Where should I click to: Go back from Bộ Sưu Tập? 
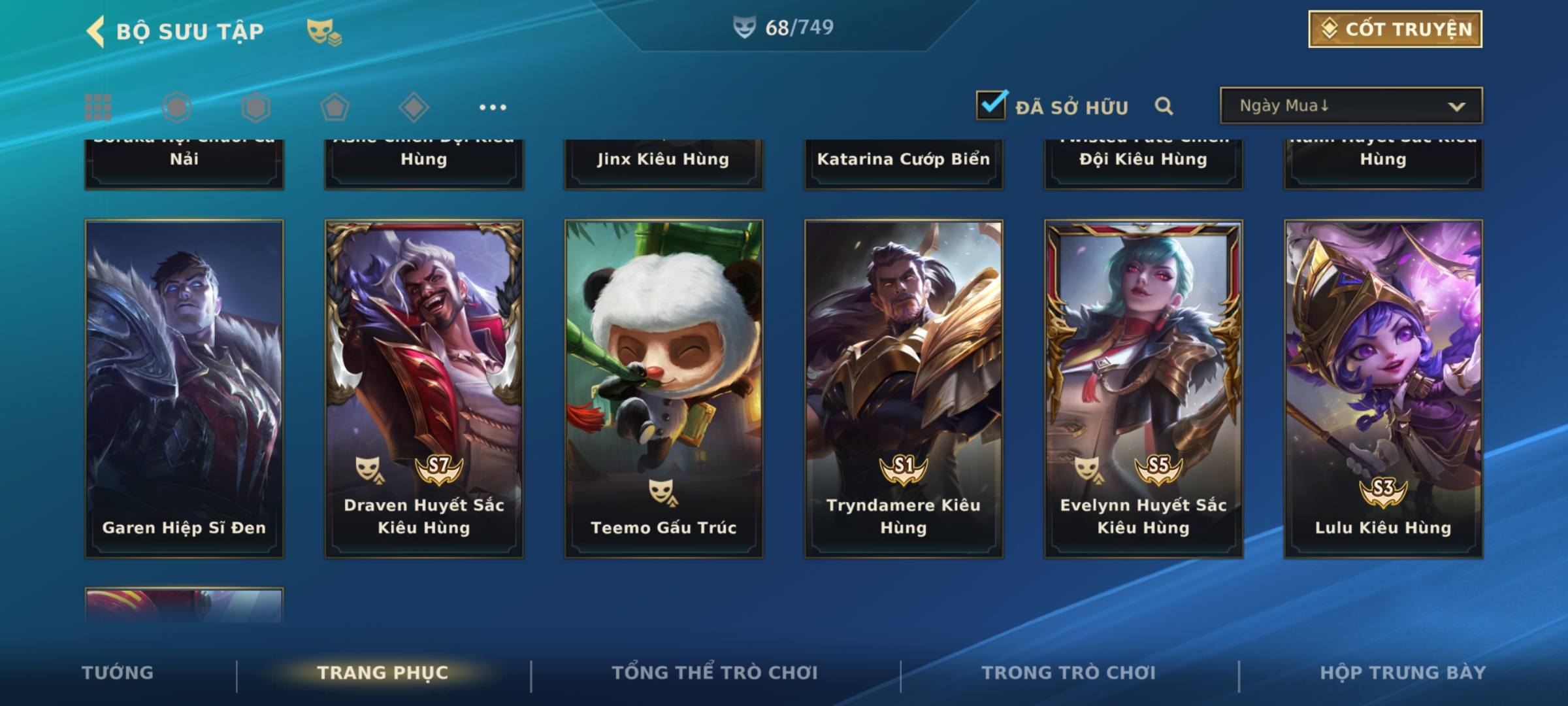pyautogui.click(x=96, y=31)
